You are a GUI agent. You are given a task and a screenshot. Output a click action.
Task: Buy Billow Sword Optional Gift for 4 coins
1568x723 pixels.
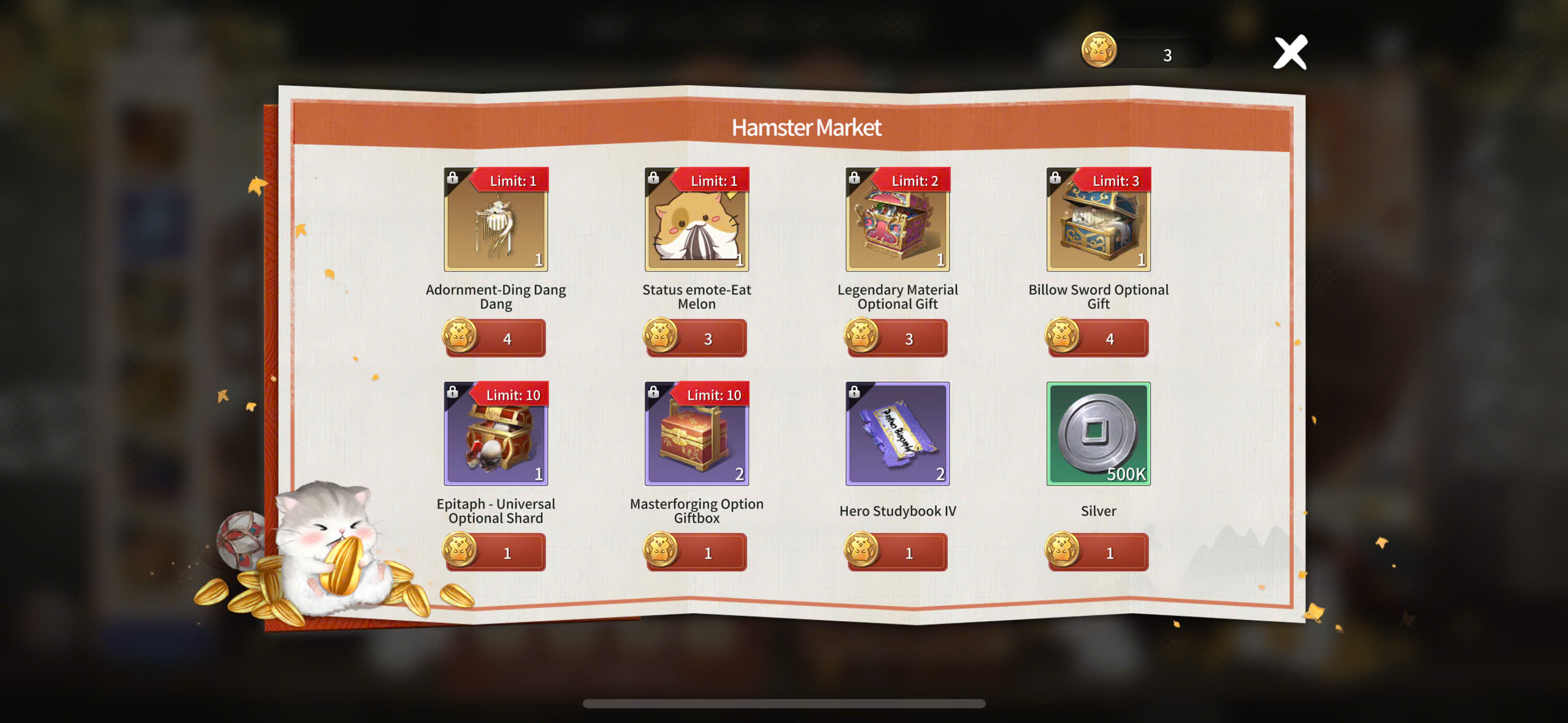coord(1098,339)
